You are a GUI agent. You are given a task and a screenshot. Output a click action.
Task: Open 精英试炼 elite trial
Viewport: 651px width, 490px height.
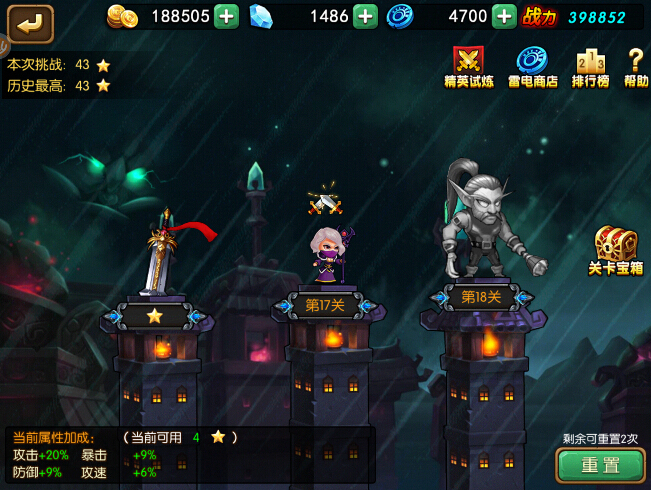[x=468, y=66]
